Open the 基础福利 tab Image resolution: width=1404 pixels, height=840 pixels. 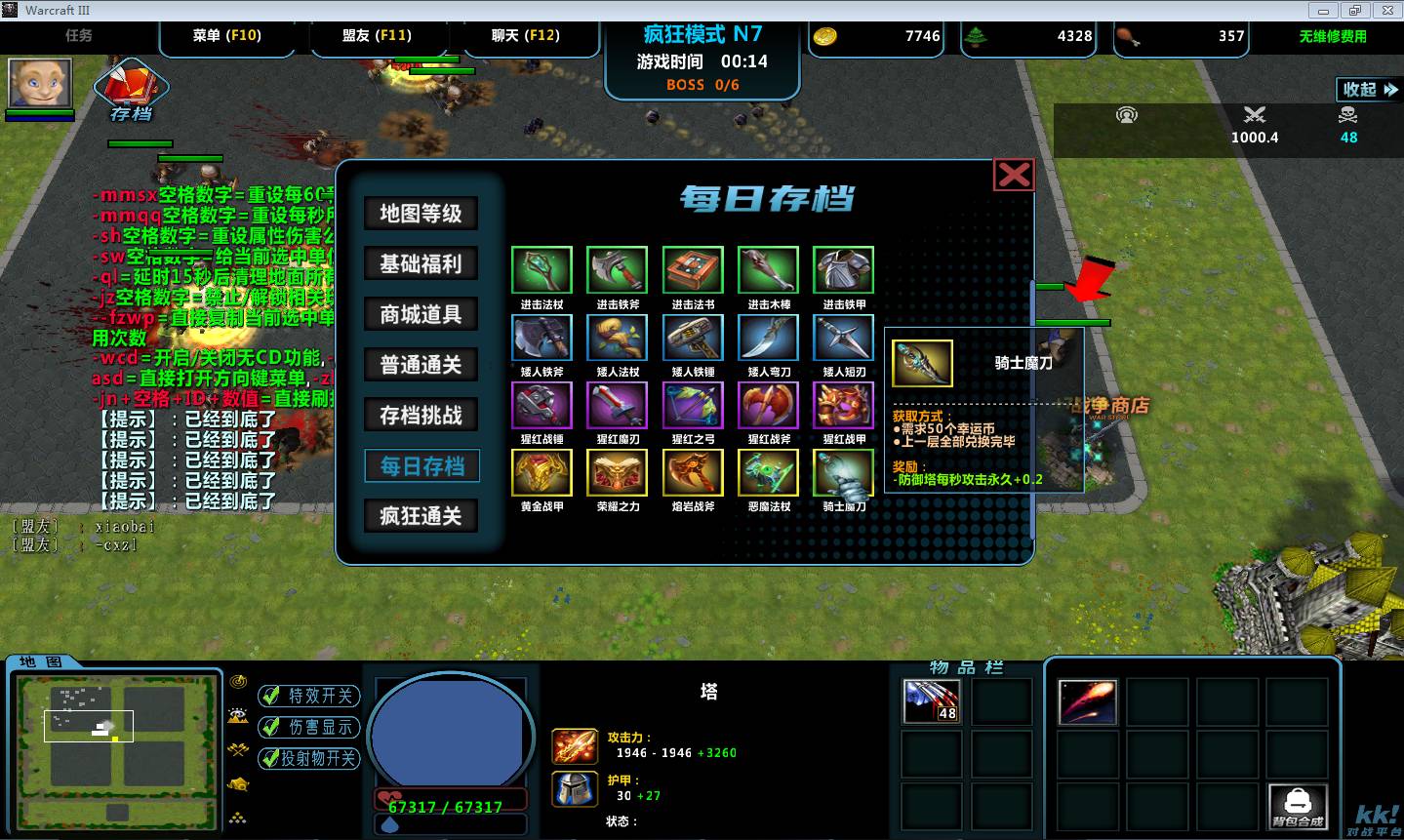click(x=421, y=263)
